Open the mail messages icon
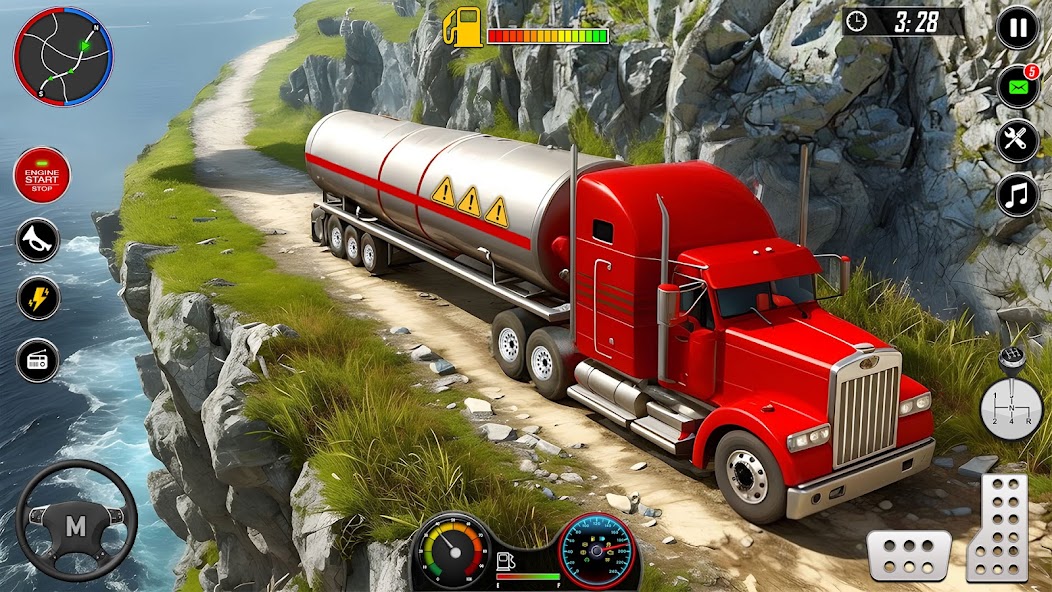 tap(1017, 86)
